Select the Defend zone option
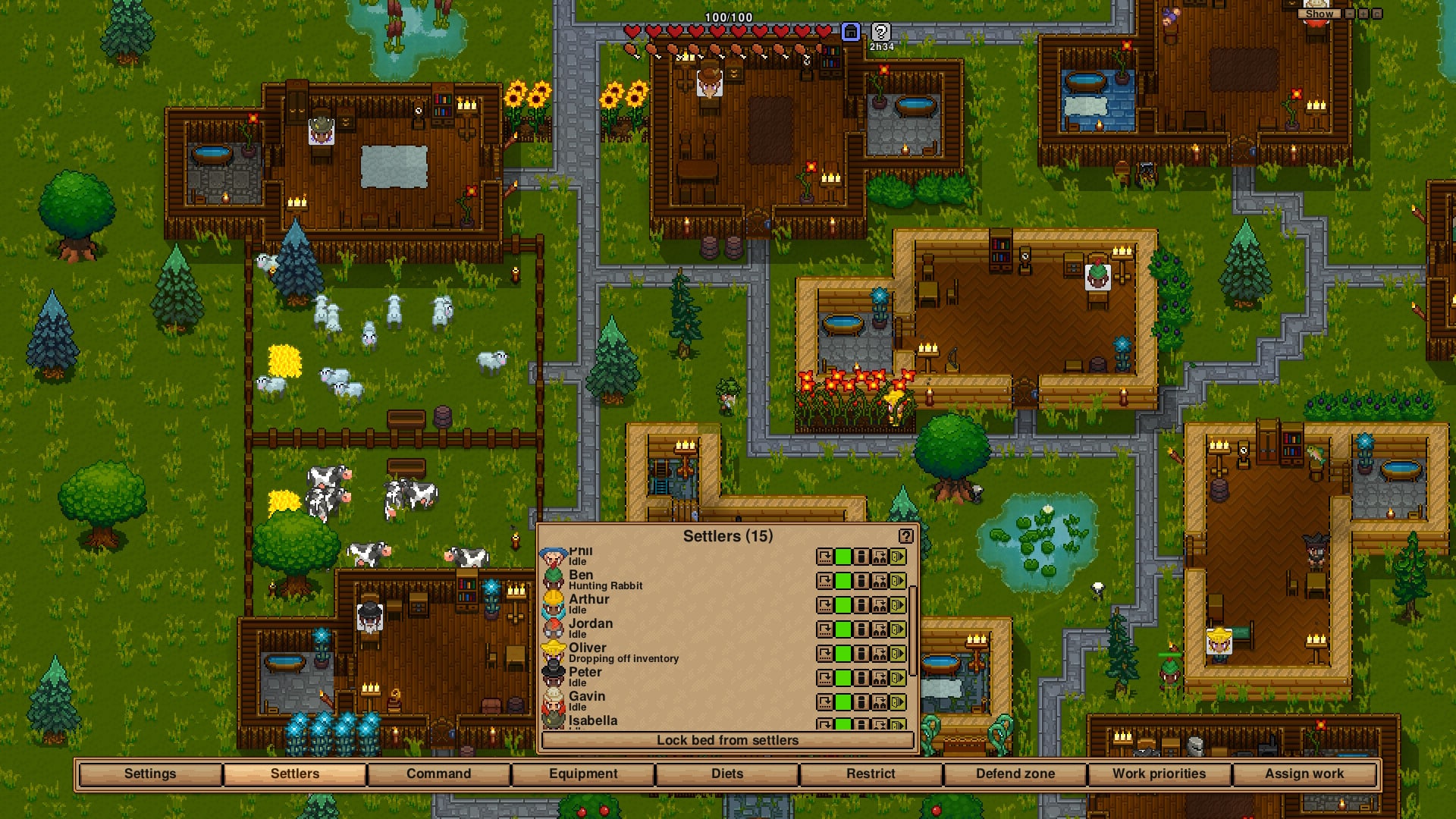 pos(1015,773)
